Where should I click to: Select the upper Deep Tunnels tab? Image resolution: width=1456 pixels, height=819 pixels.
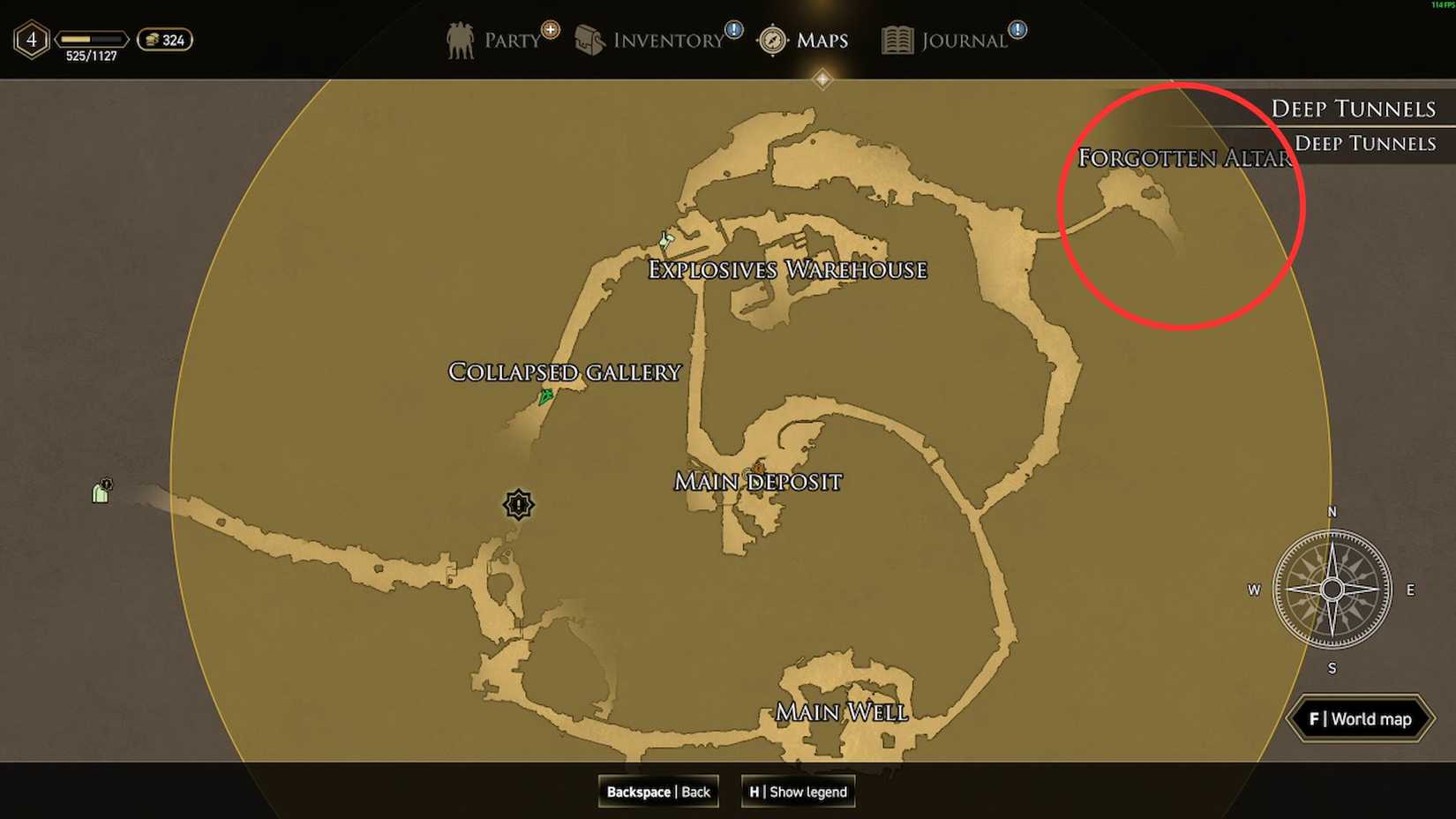point(1354,107)
